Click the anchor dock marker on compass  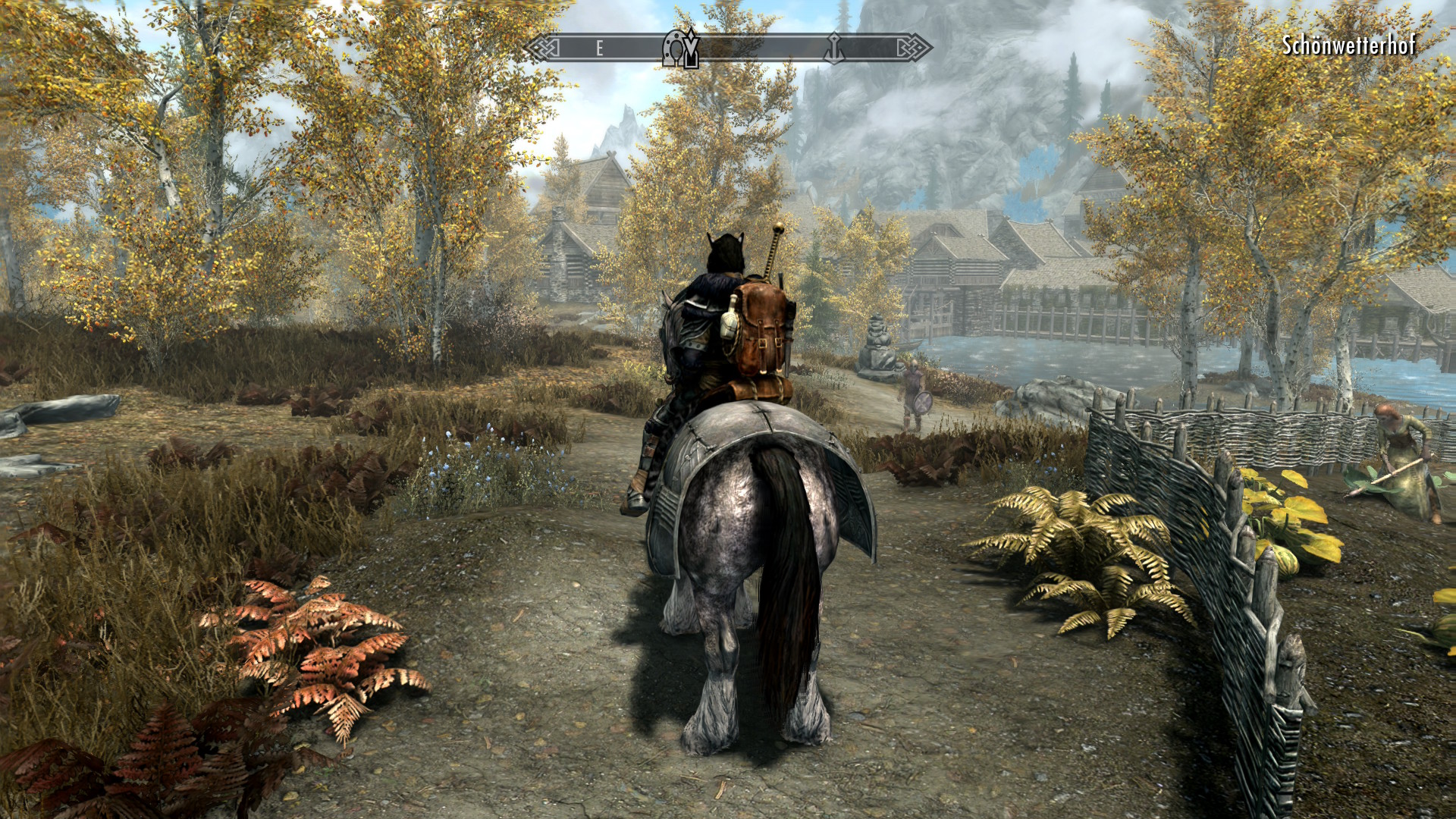(x=834, y=48)
